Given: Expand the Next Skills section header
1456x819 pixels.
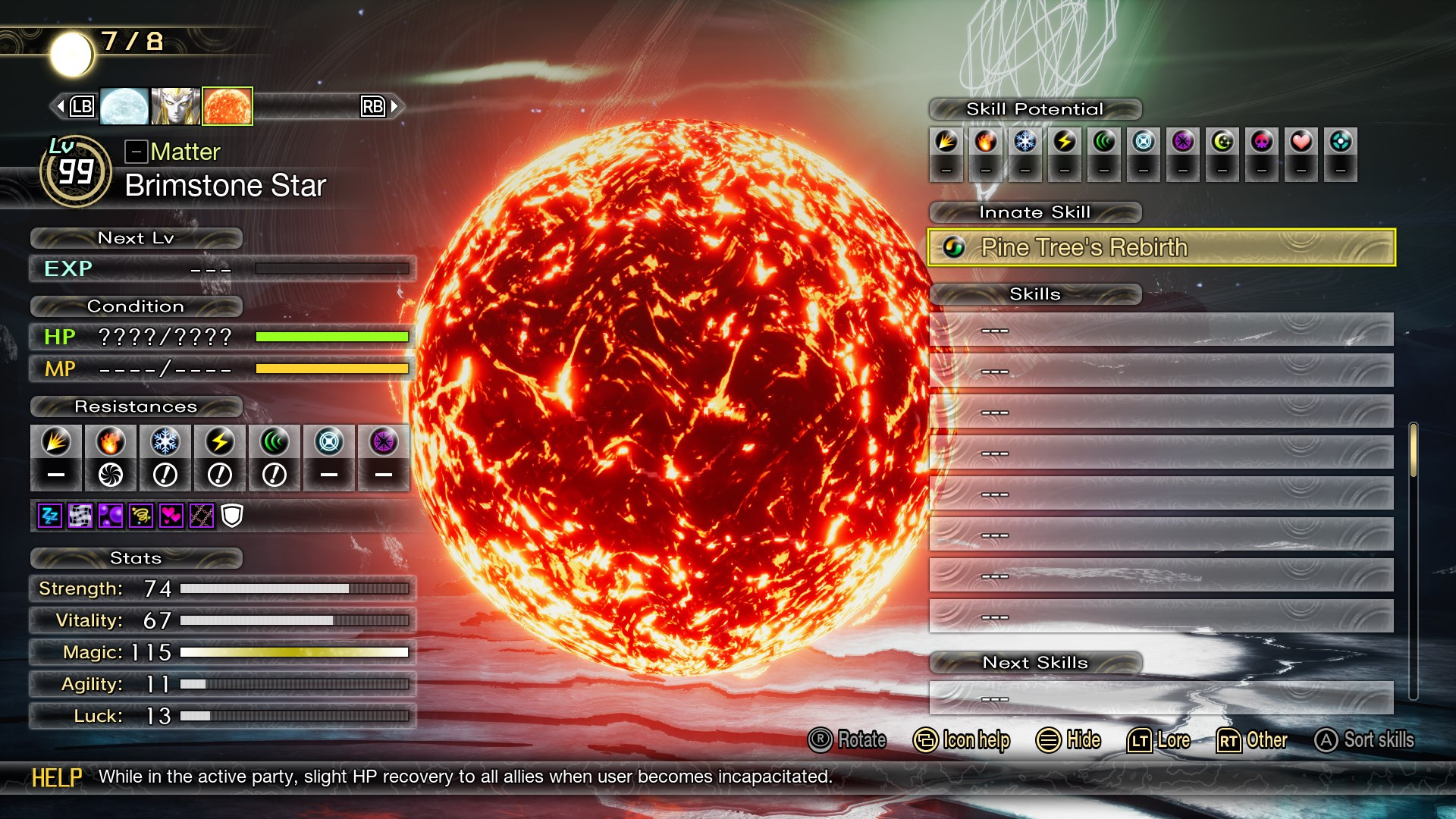Looking at the screenshot, I should (x=1036, y=662).
